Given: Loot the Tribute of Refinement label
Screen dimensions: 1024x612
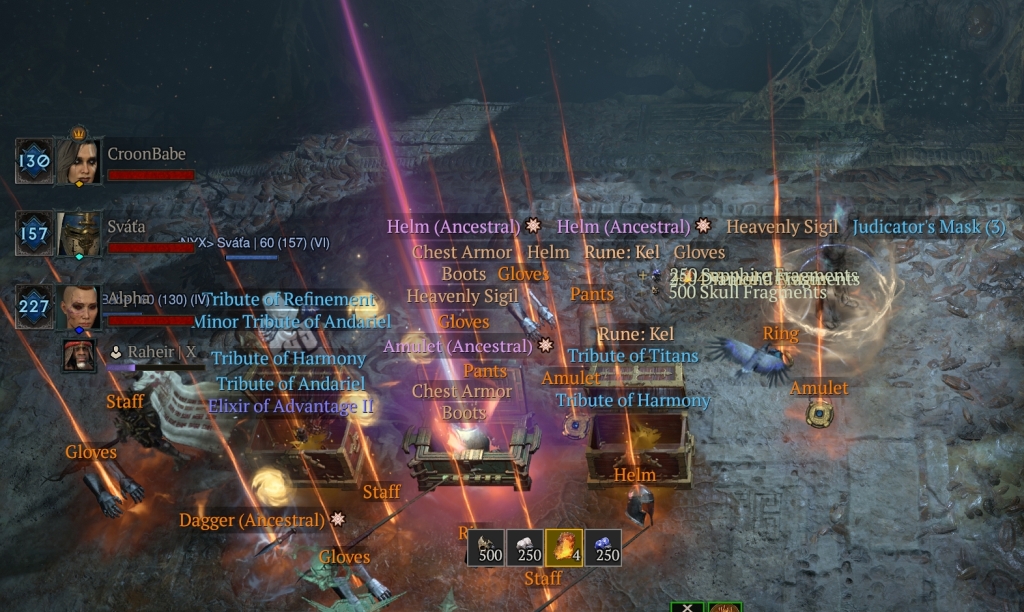Looking at the screenshot, I should click(290, 300).
